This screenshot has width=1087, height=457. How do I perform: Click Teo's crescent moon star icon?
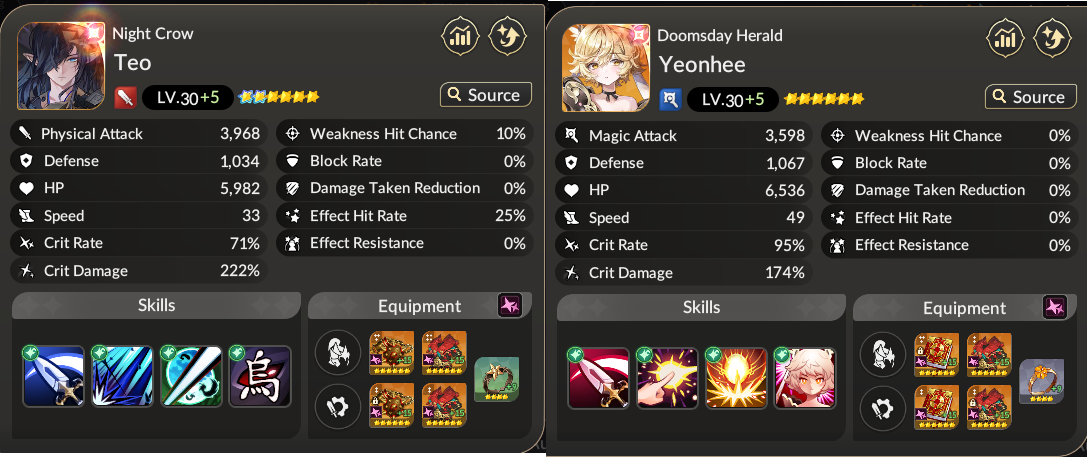point(507,38)
